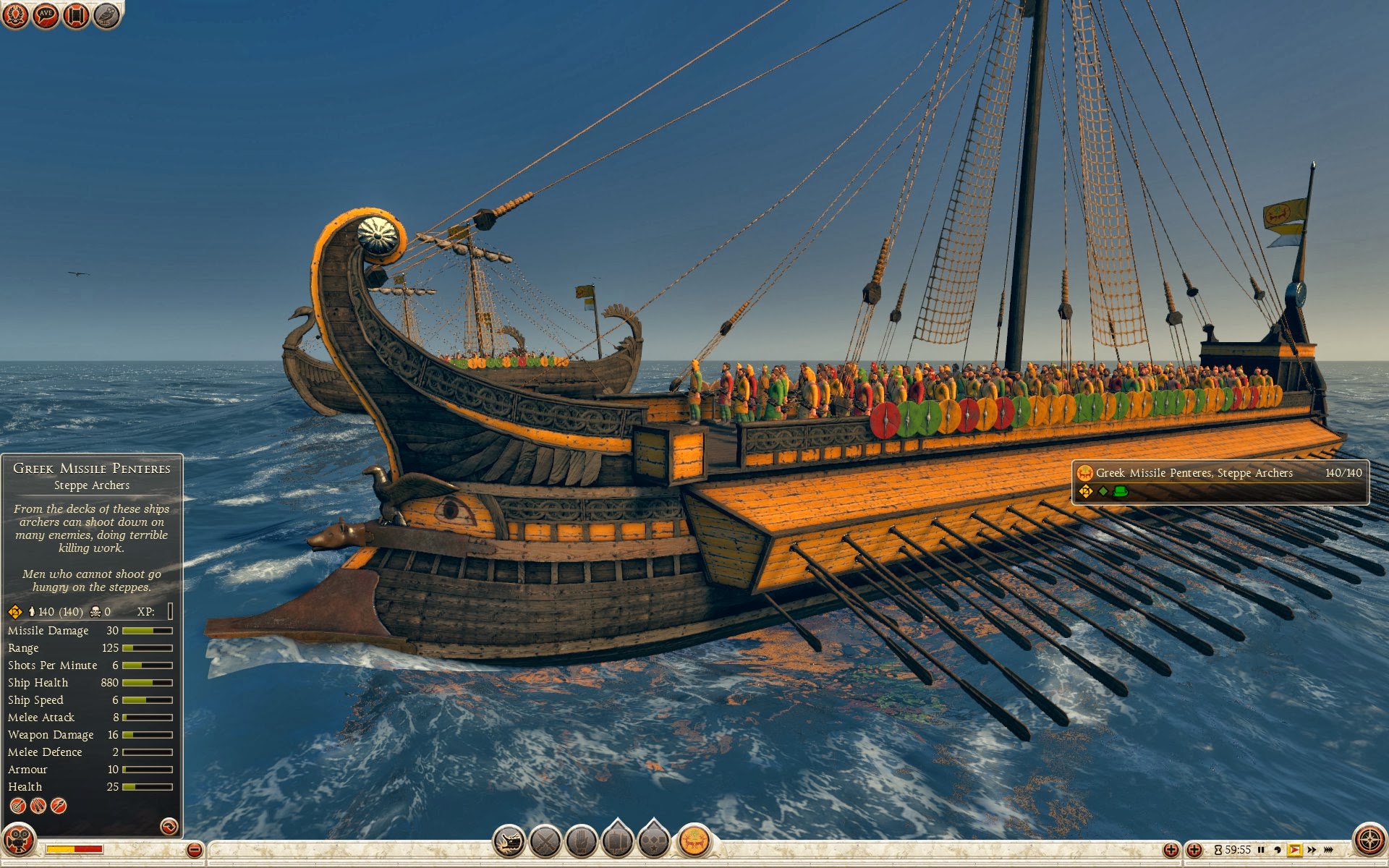The height and width of the screenshot is (868, 1389).
Task: Set fastest quadruple-arrow game speed
Action: point(1328,850)
